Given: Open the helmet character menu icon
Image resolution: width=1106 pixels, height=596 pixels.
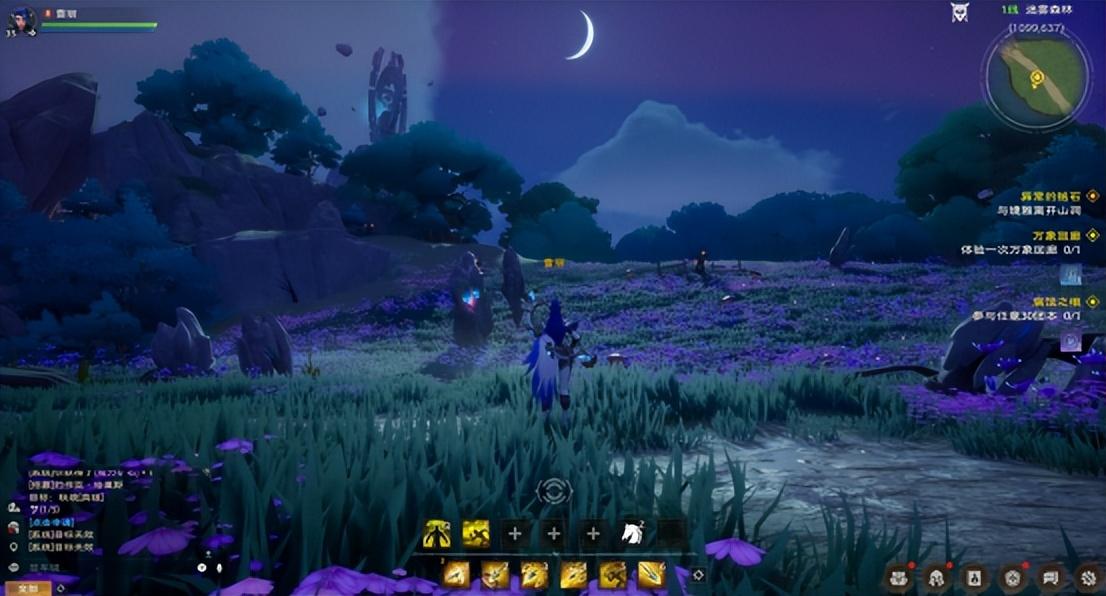Looking at the screenshot, I should click(936, 576).
